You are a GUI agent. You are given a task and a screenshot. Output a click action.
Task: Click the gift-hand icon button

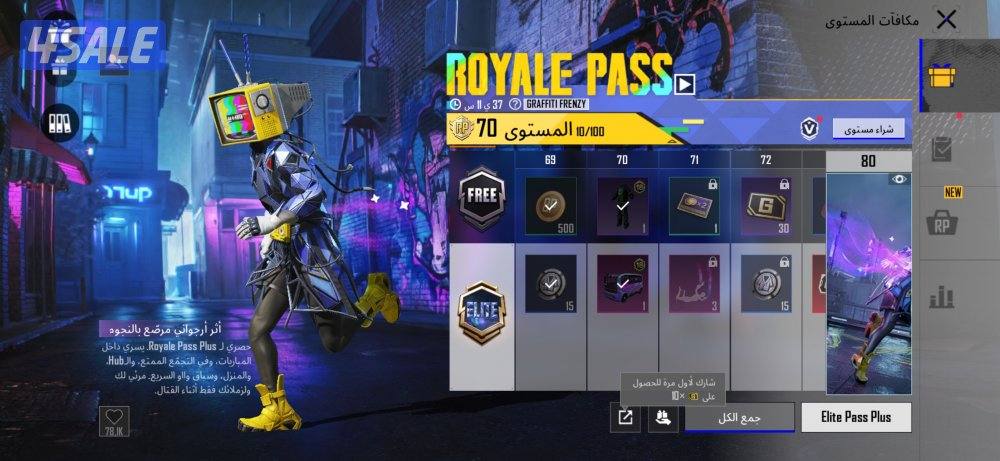point(662,418)
